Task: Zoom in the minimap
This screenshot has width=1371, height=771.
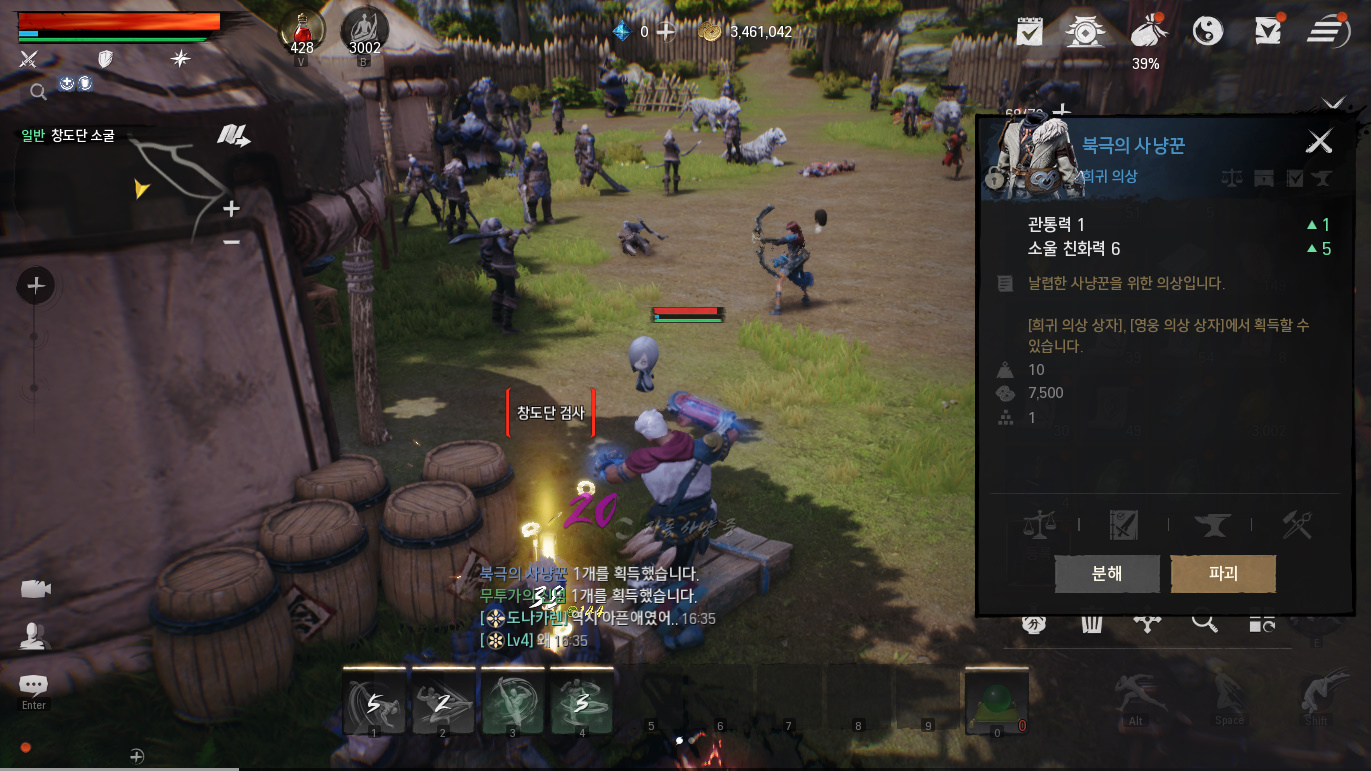Action: click(x=231, y=209)
